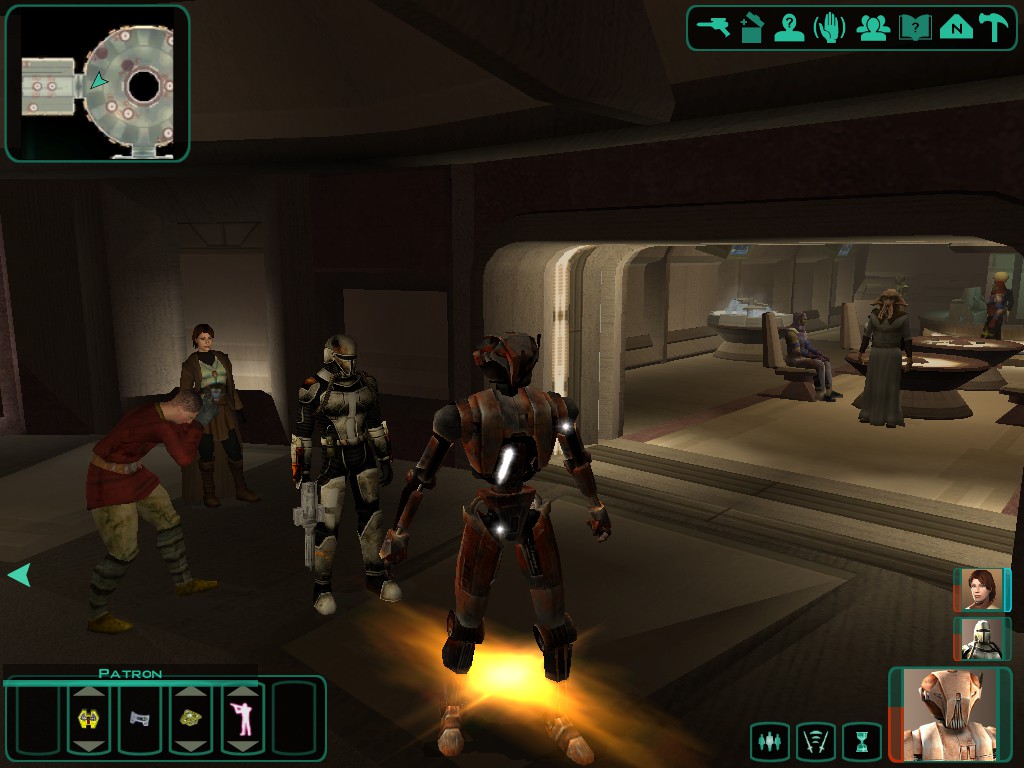1024x768 pixels.
Task: Click the minimap
Action: [x=97, y=85]
